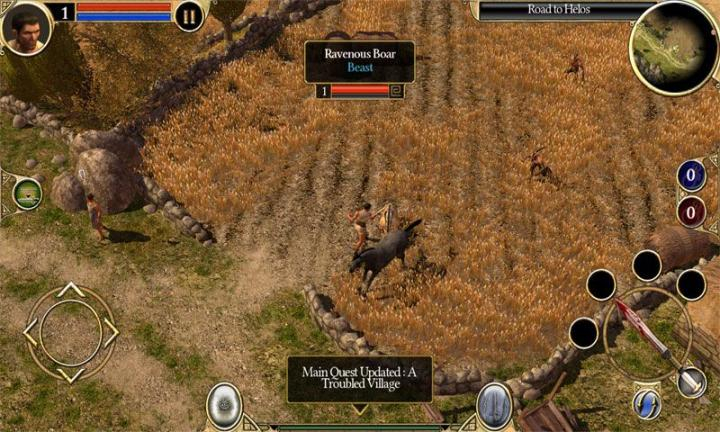Tap the virtual joystick's up arrow
This screenshot has width=720, height=432.
coord(70,290)
